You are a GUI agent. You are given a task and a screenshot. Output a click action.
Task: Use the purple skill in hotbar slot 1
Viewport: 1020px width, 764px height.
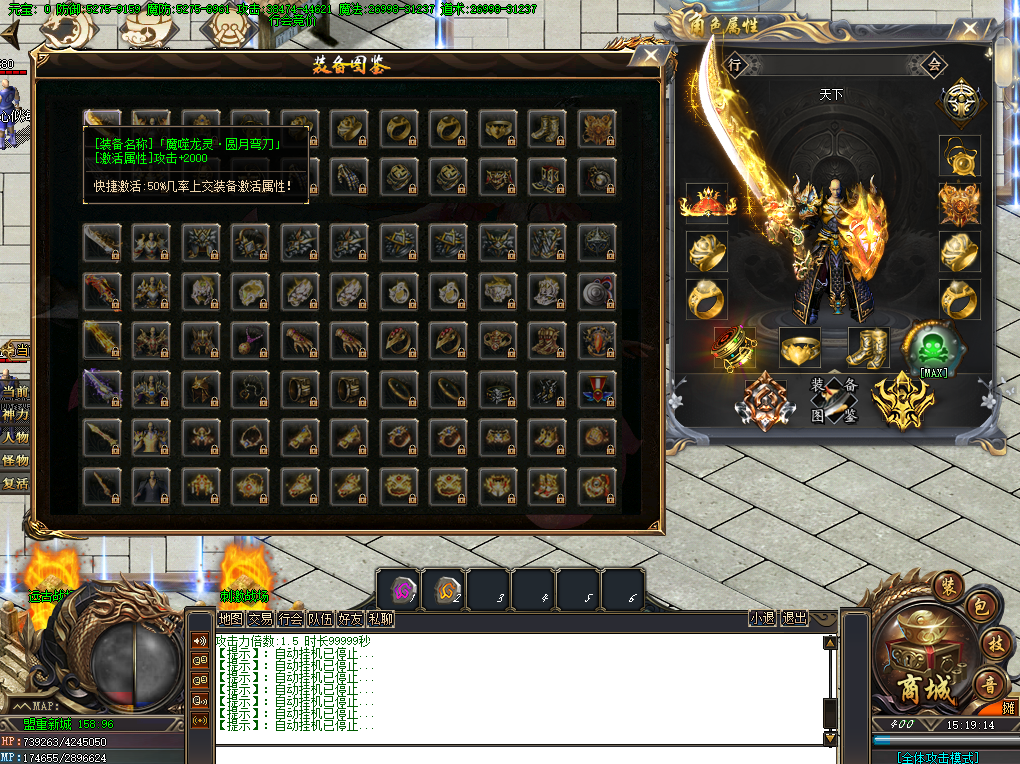[398, 590]
